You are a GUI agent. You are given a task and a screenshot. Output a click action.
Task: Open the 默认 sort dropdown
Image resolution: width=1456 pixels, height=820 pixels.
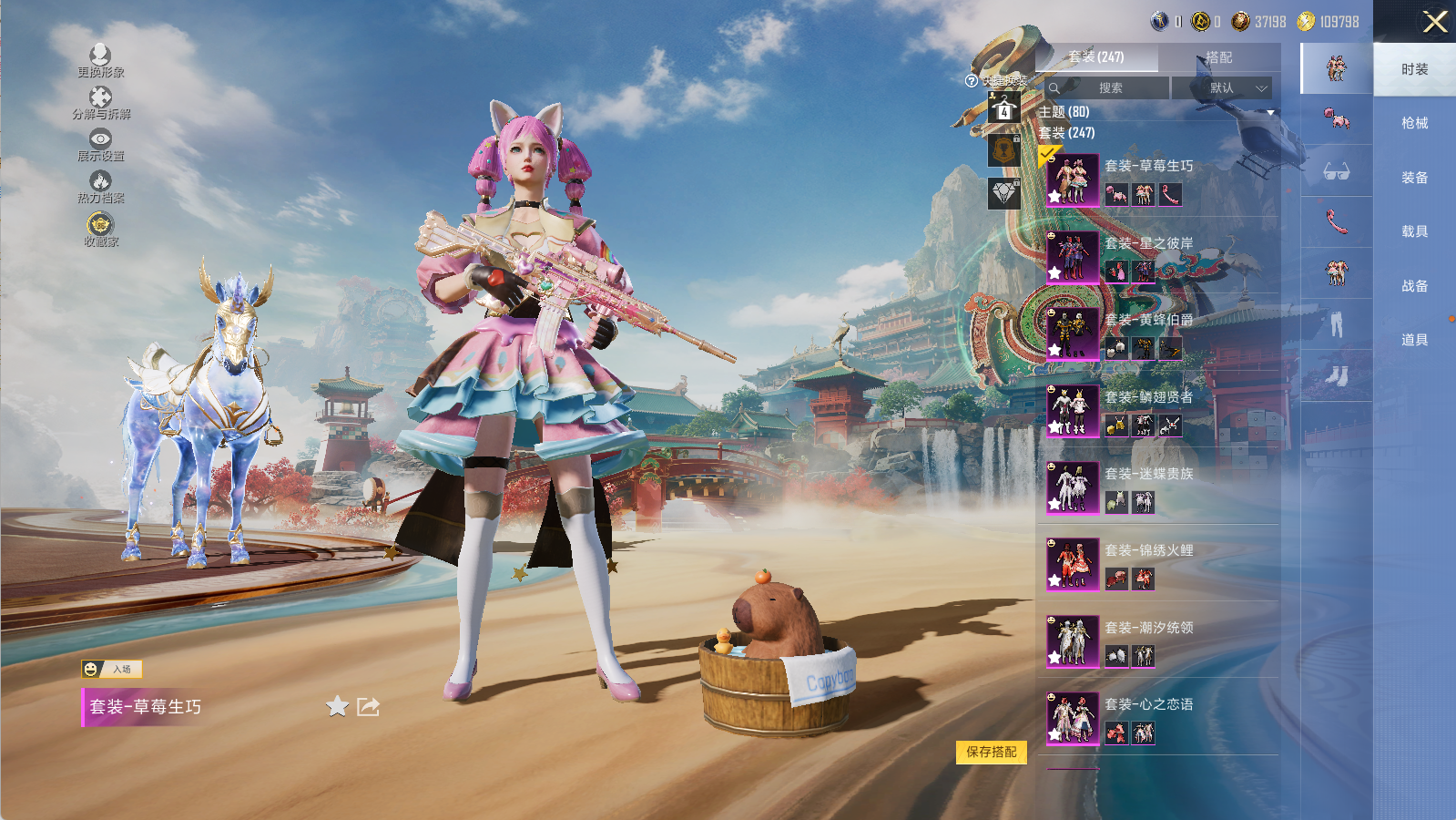(x=1223, y=88)
